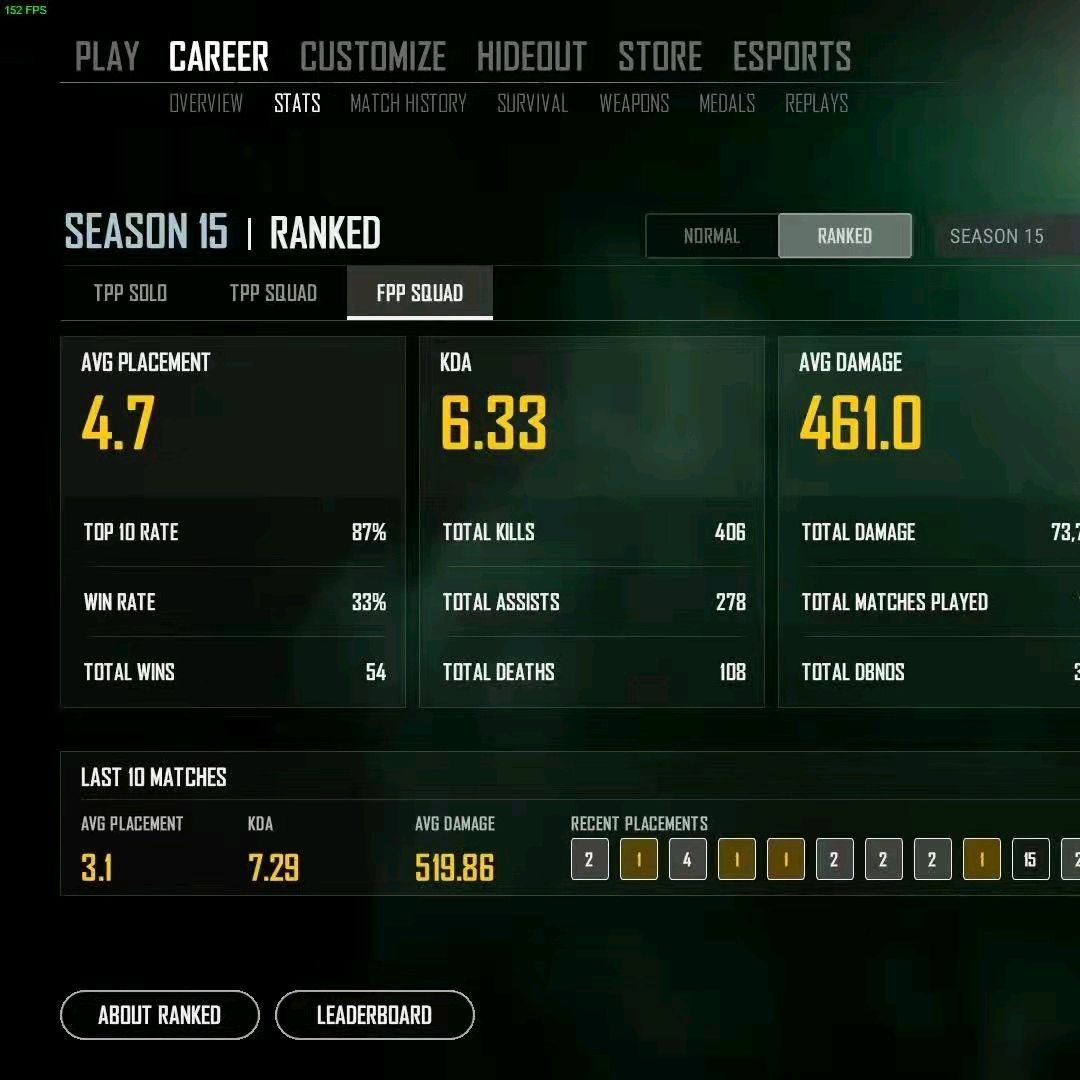This screenshot has width=1080, height=1080.
Task: Switch to the OVERVIEW sub-tab
Action: [x=206, y=103]
